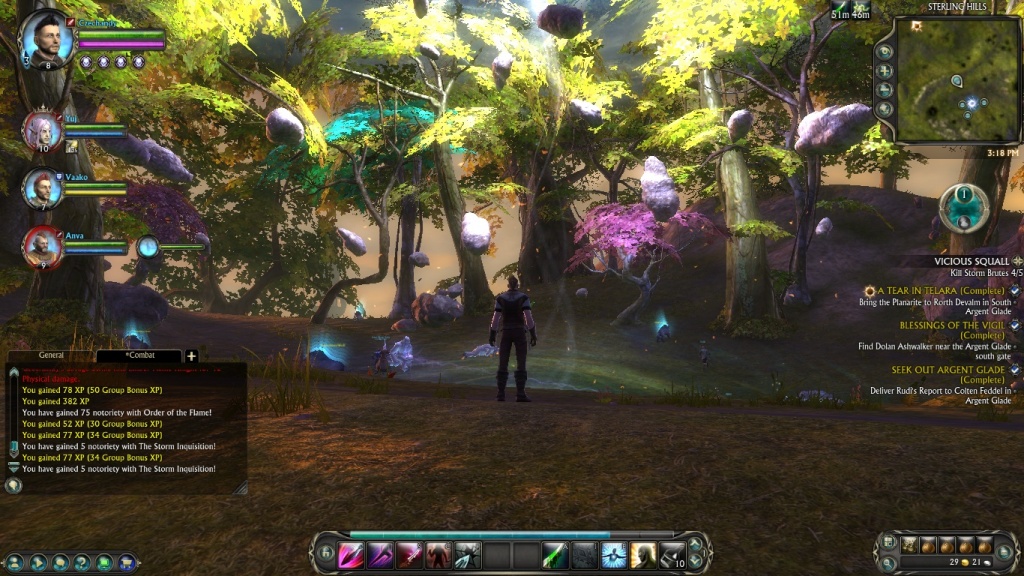
Task: Select Anva's party portrait
Action: click(x=43, y=248)
